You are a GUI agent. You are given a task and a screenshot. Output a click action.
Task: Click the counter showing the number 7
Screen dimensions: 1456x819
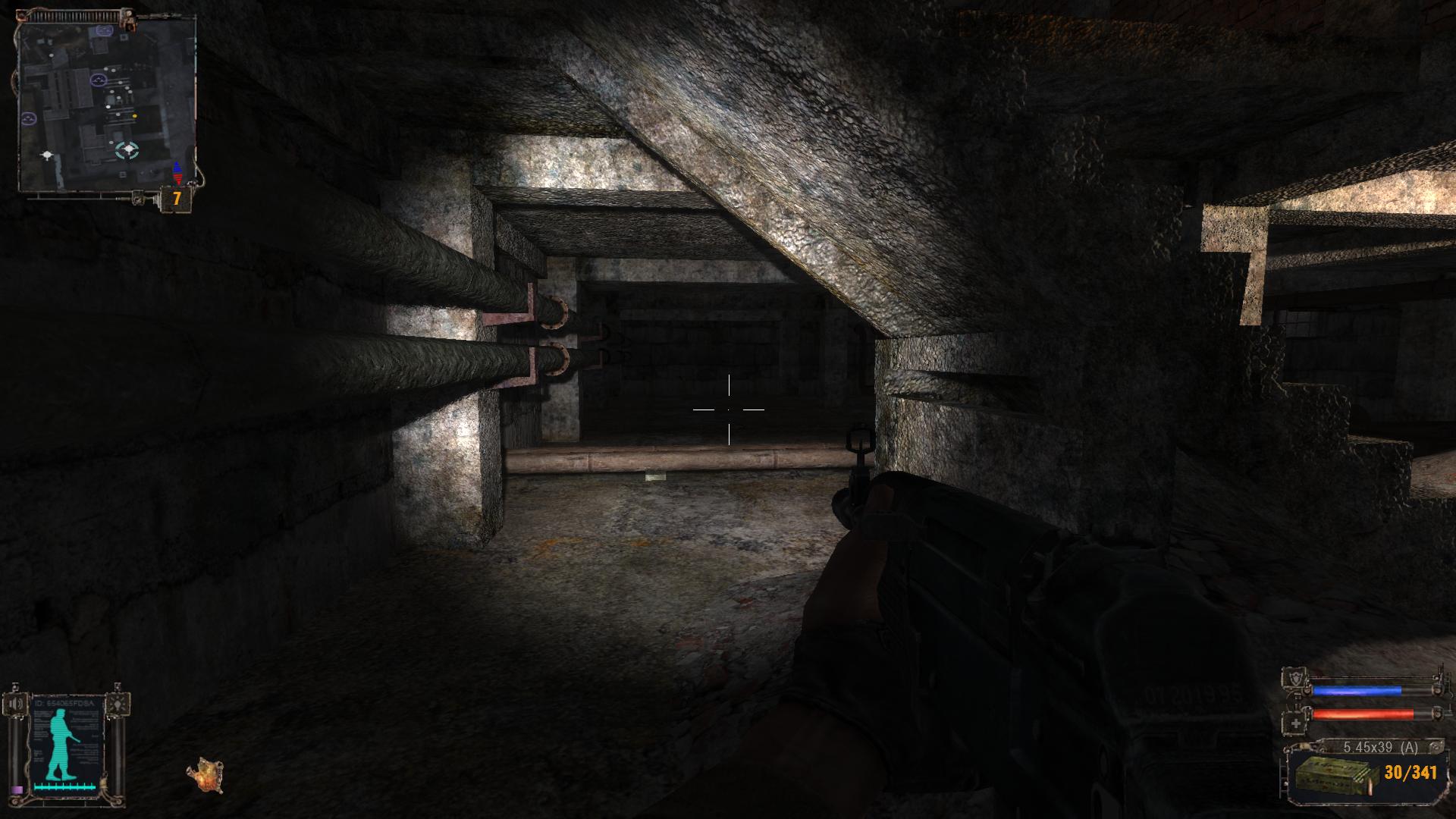click(x=176, y=196)
